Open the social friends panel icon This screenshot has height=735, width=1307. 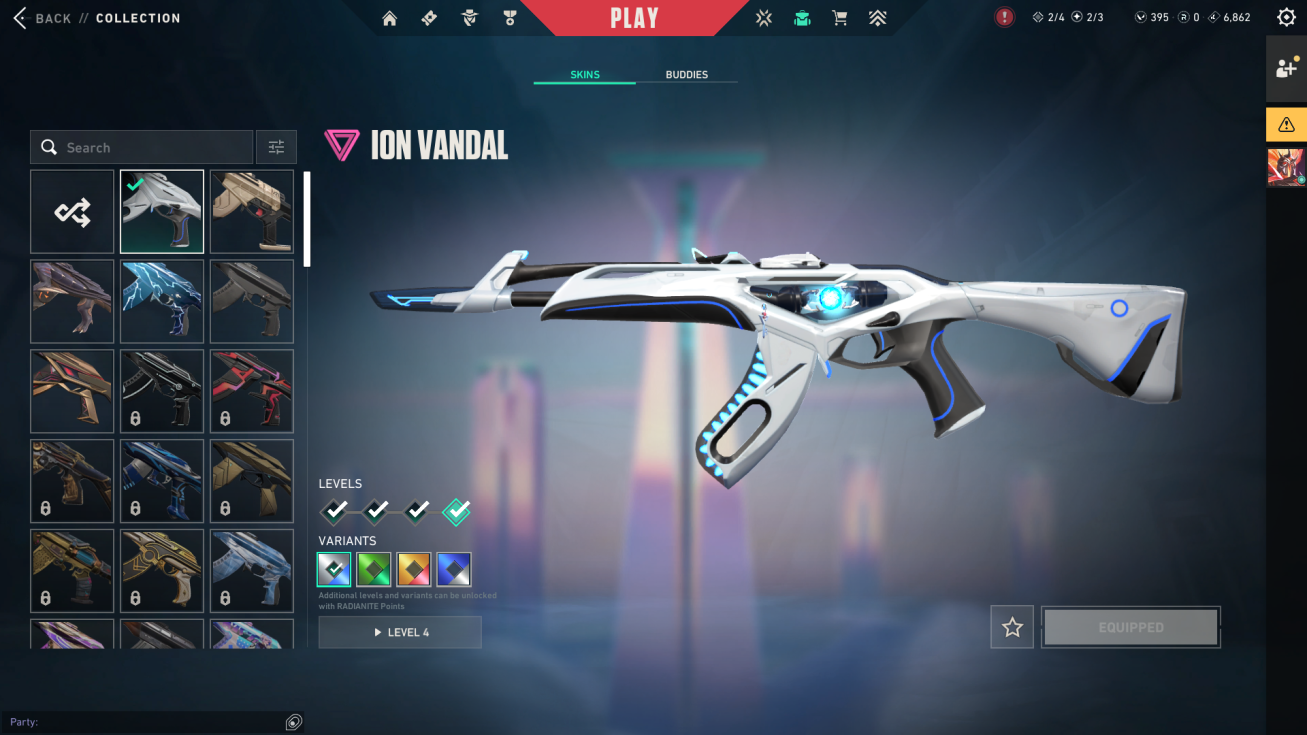coord(1286,68)
